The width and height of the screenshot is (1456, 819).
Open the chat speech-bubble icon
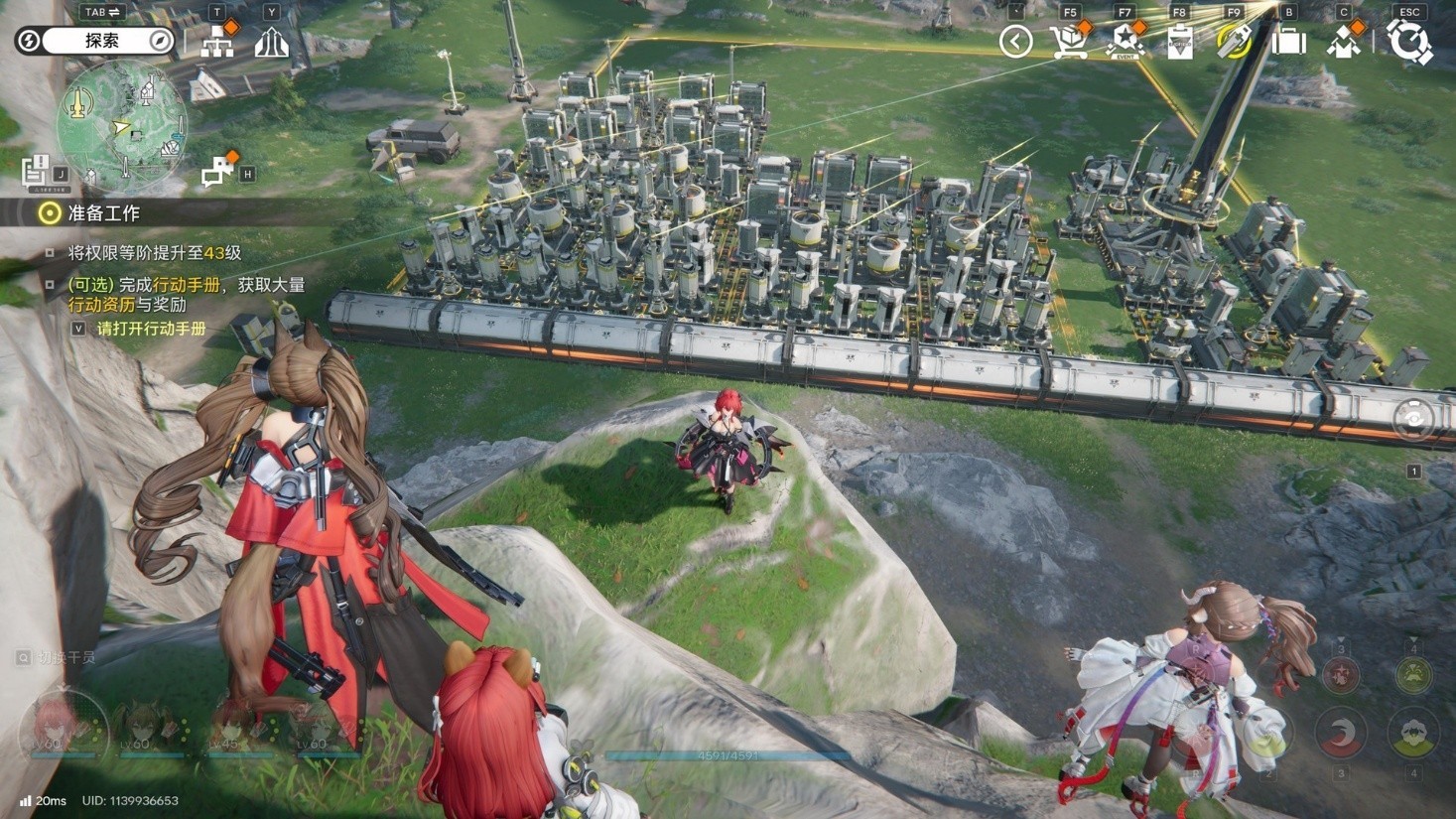216,172
